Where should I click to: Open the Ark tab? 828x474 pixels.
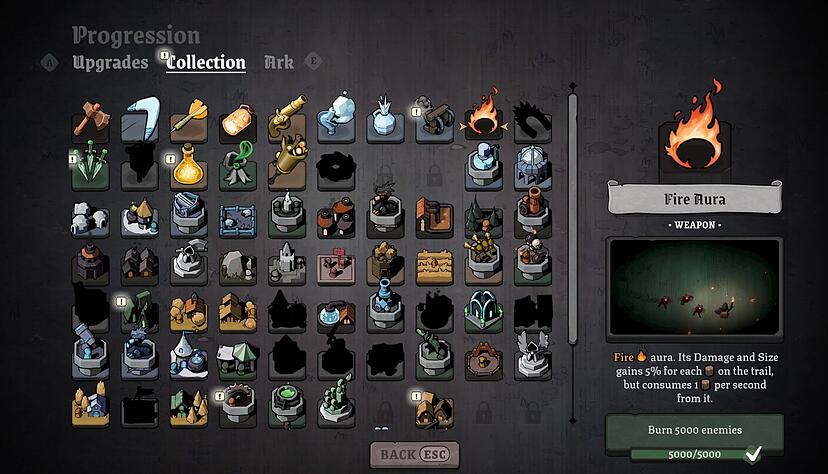279,62
